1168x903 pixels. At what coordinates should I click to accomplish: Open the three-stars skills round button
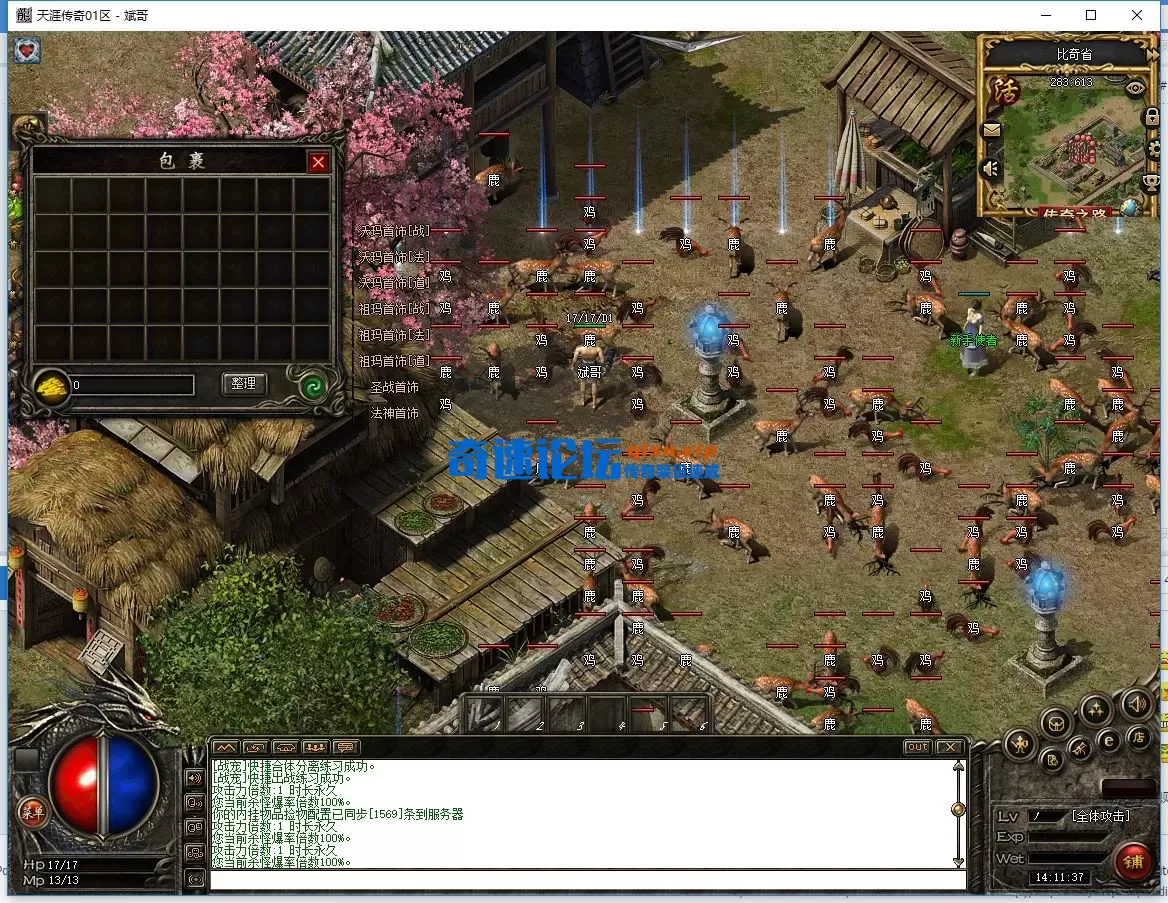[x=1095, y=709]
